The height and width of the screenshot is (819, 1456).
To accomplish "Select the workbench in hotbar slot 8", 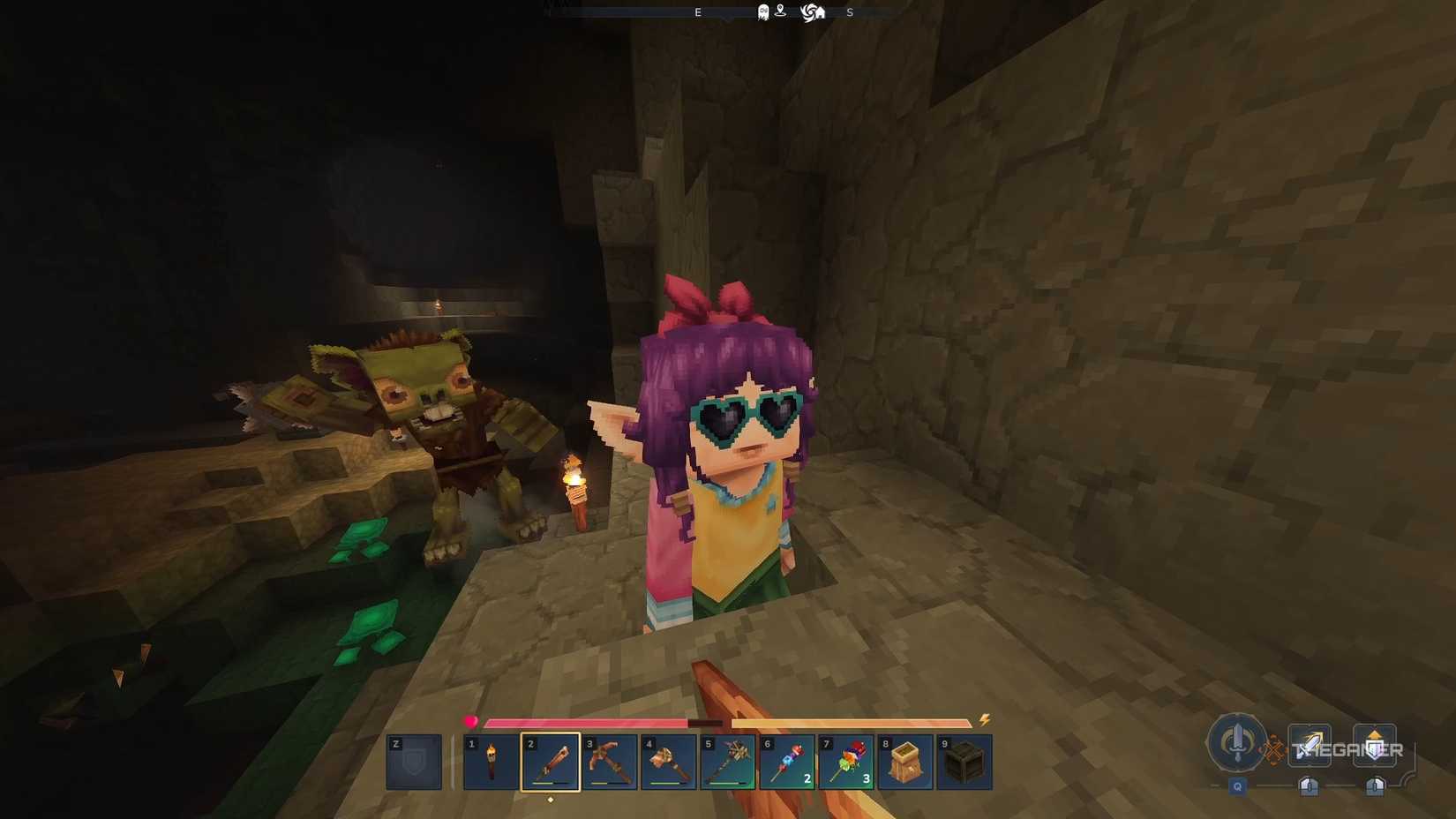I will pyautogui.click(x=904, y=762).
